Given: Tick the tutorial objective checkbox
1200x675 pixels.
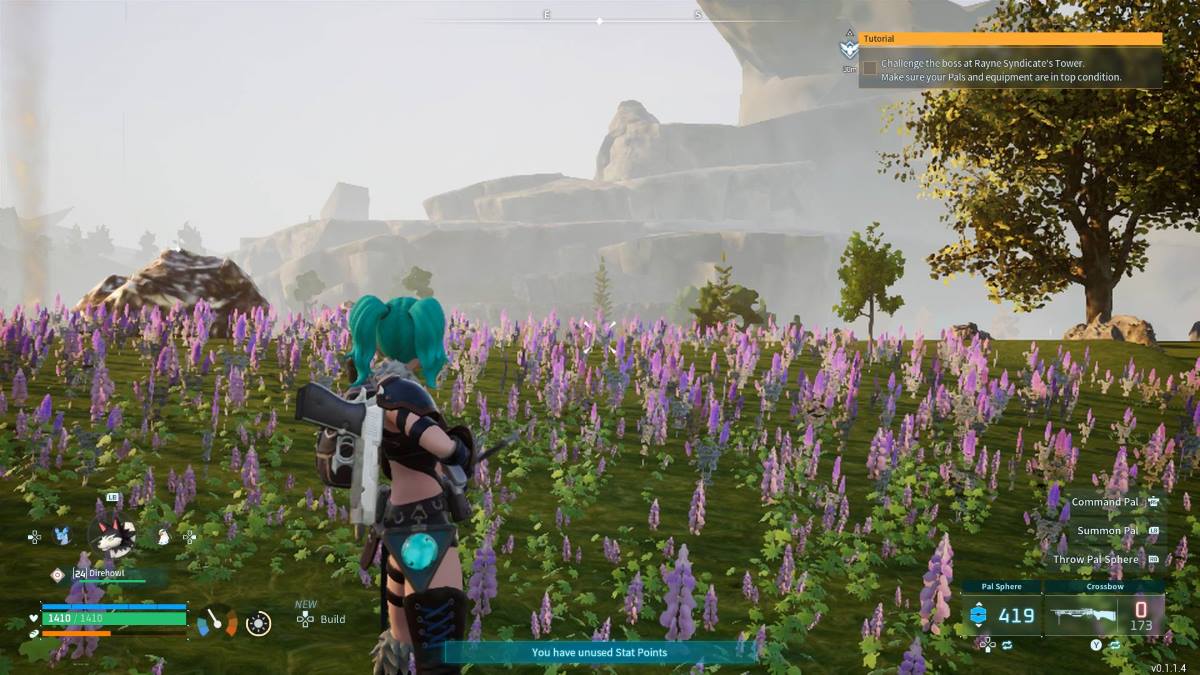Looking at the screenshot, I should (870, 68).
